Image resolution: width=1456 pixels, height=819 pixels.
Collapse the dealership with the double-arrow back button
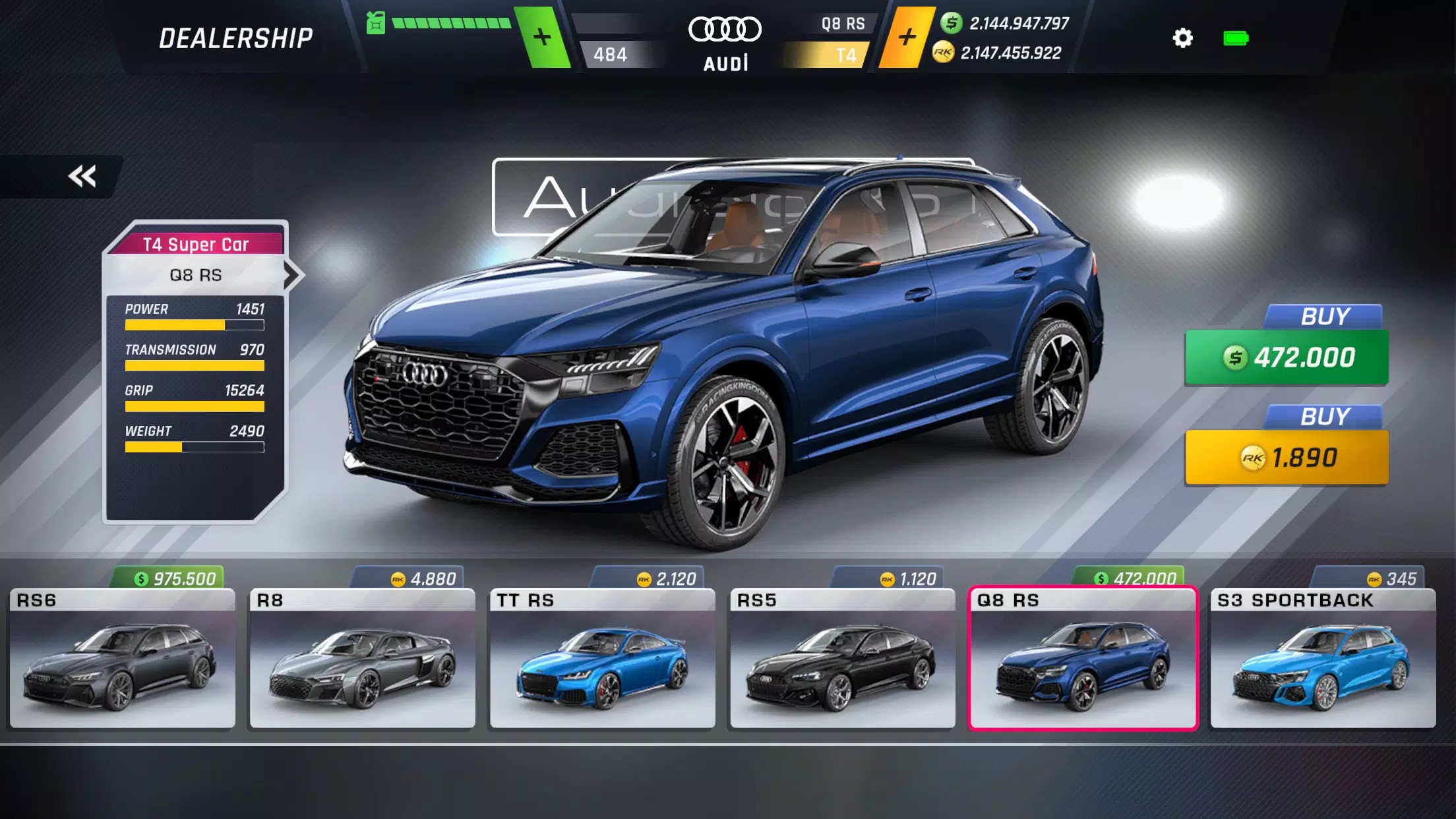coord(82,175)
